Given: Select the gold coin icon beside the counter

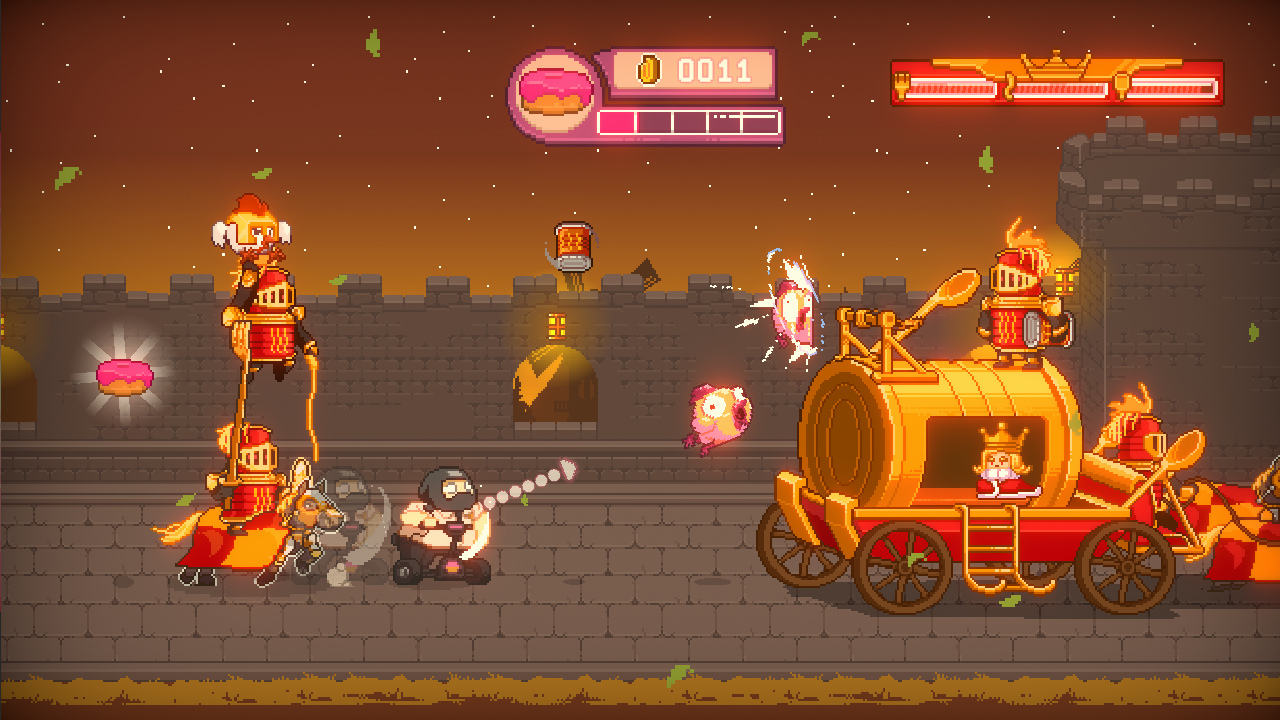Looking at the screenshot, I should pyautogui.click(x=651, y=70).
